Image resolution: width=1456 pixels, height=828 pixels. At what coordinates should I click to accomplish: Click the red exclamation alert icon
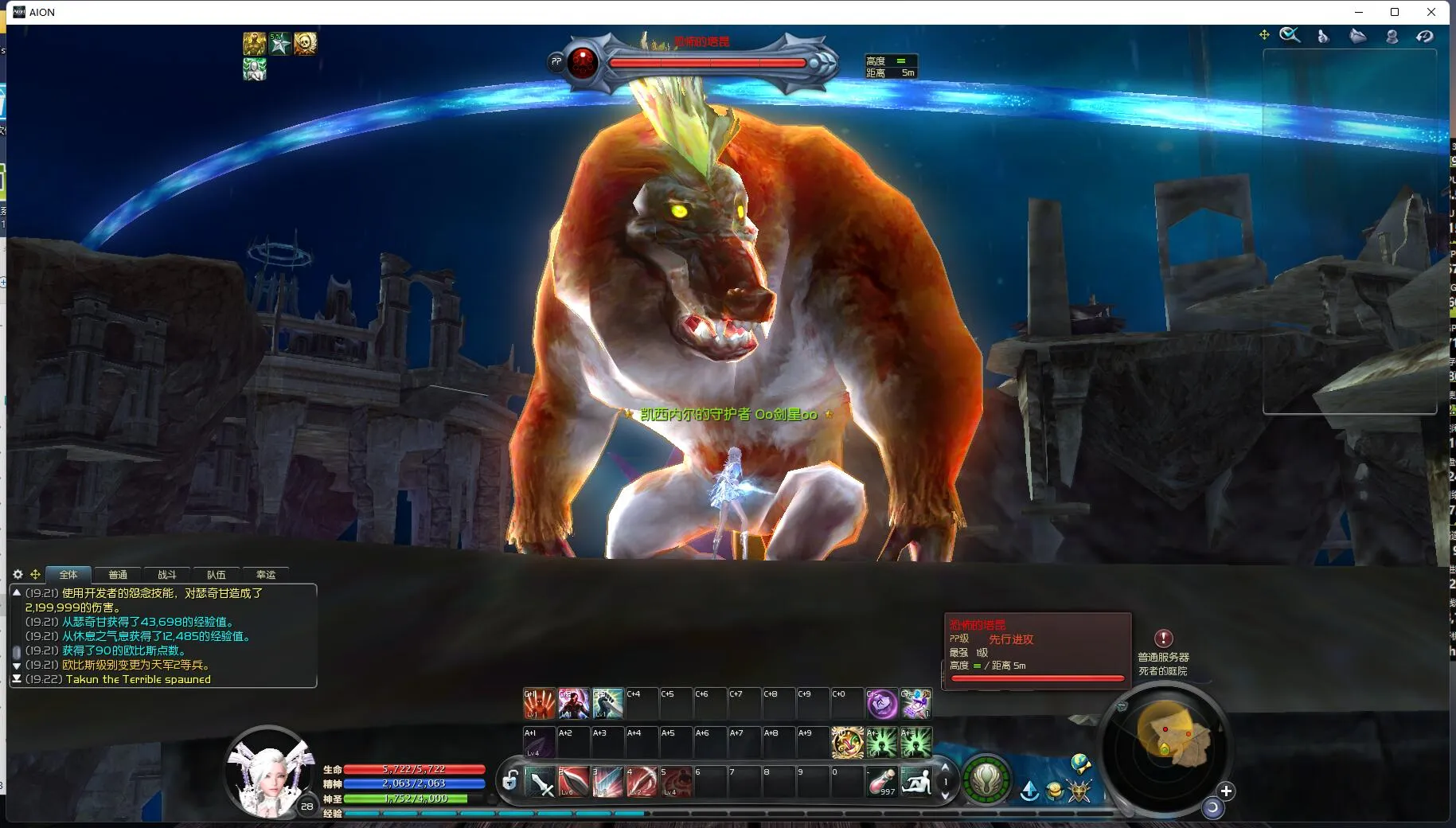point(1163,638)
